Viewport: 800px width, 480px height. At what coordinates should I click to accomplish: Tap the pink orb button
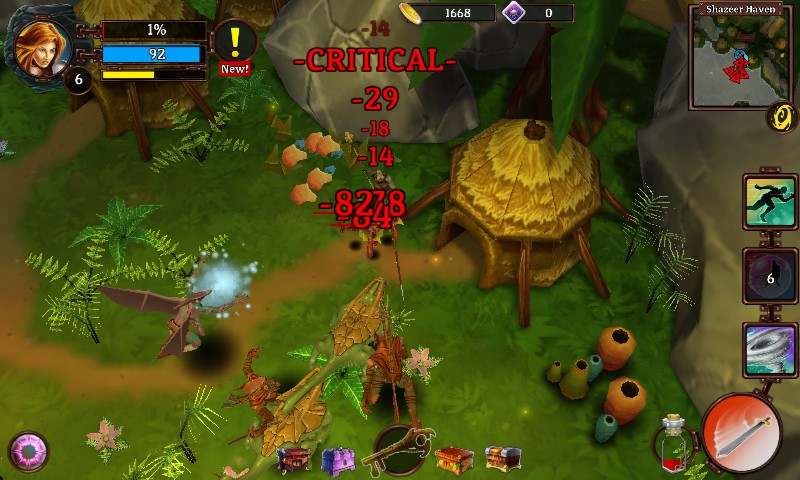tap(28, 452)
